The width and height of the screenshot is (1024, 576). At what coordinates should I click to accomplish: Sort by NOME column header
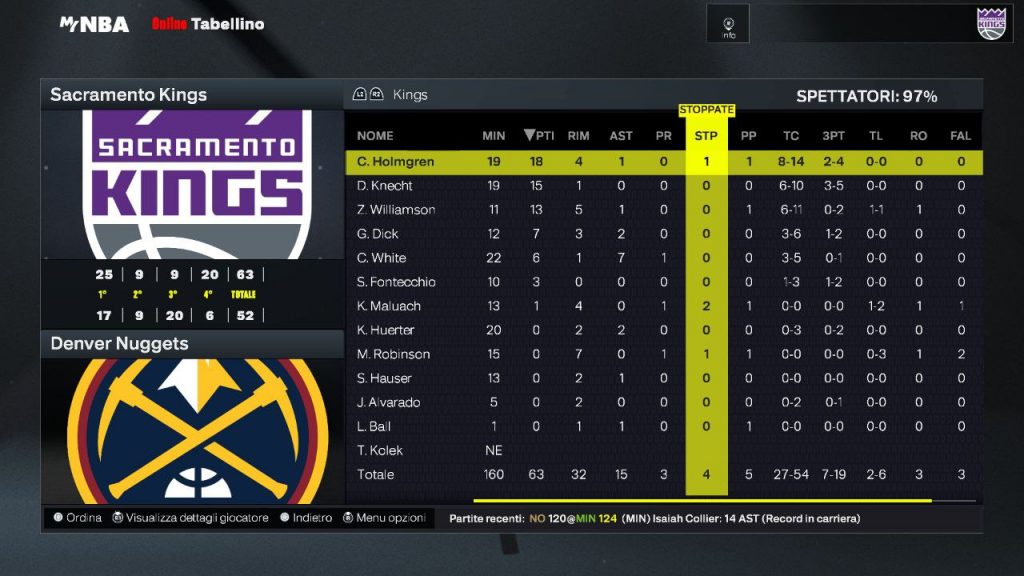(x=375, y=135)
